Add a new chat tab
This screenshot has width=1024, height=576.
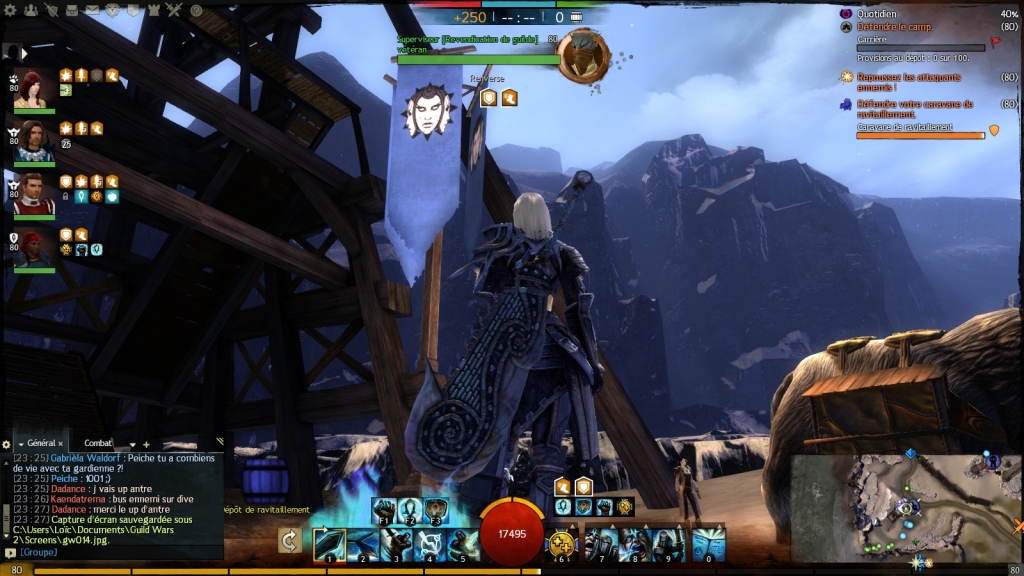coord(146,443)
